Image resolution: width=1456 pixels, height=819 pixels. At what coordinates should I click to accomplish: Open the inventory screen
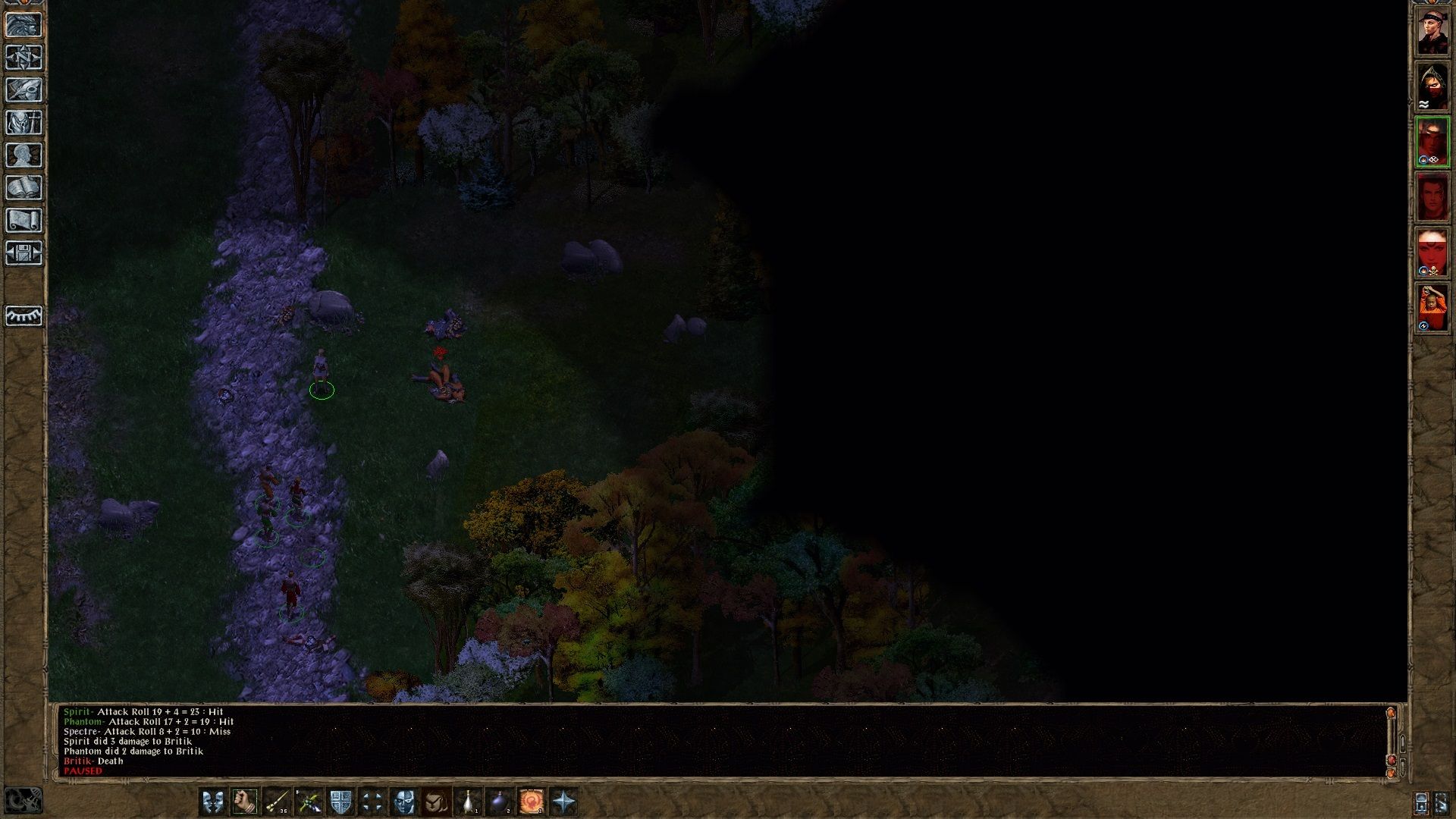point(24,123)
